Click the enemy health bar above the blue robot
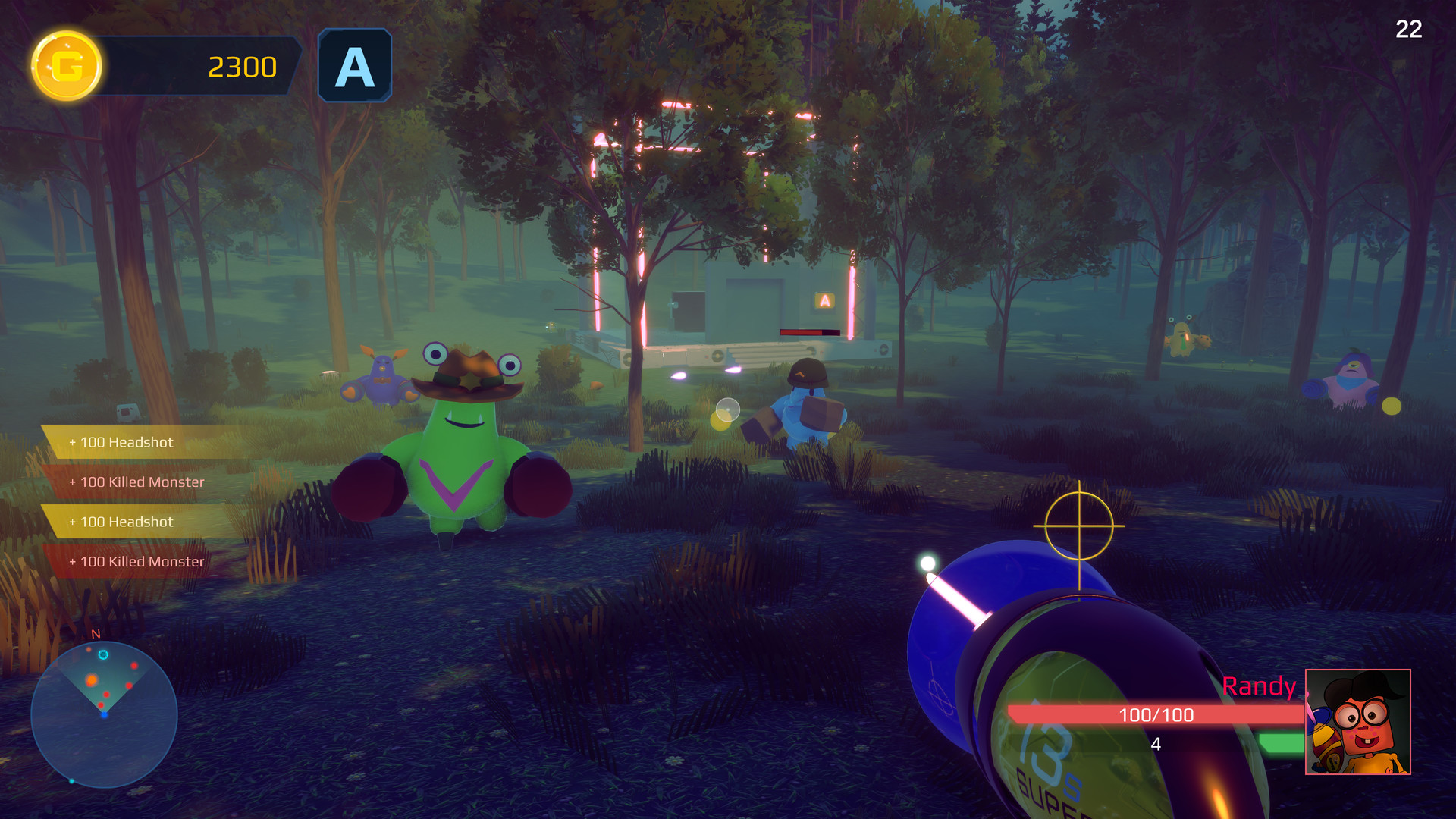The width and height of the screenshot is (1456, 819). point(809,331)
